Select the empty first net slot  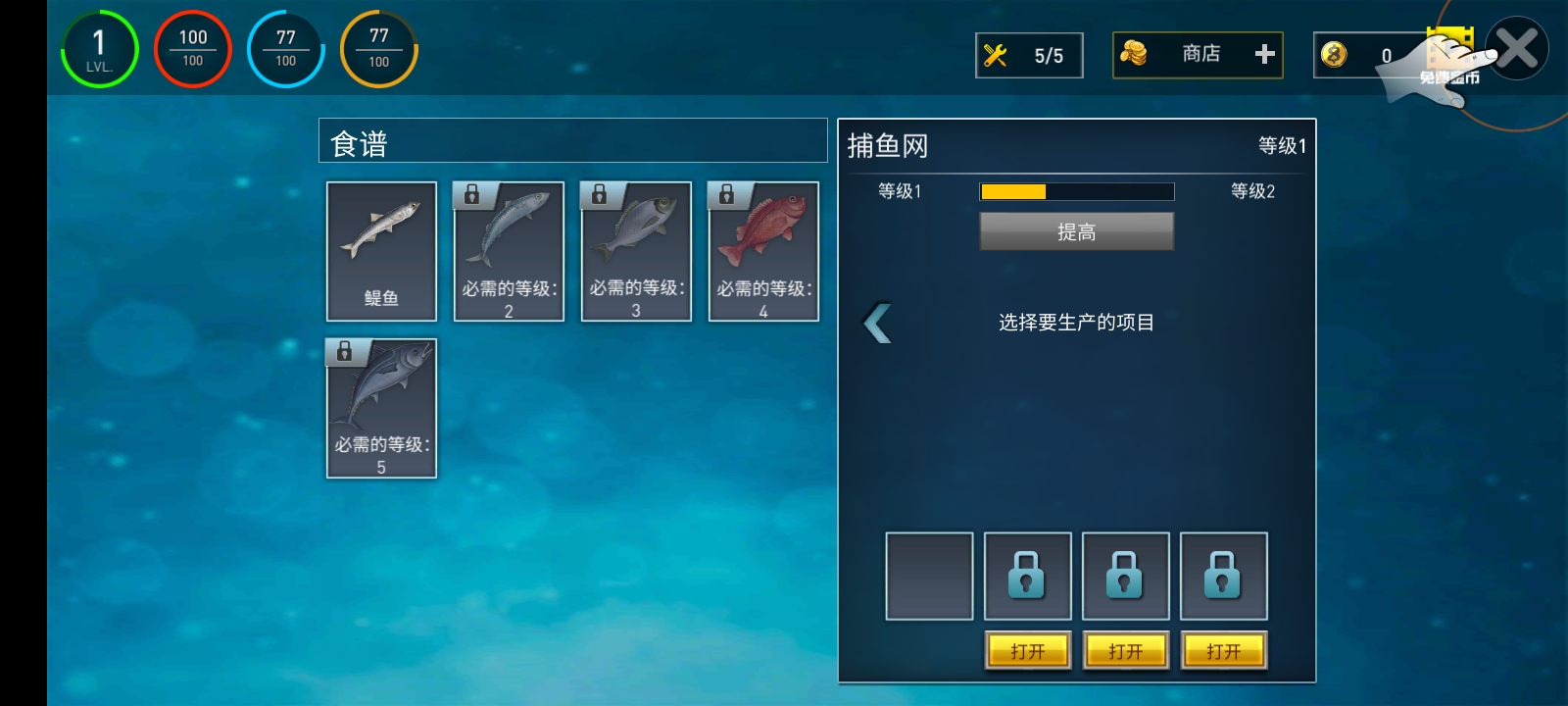click(x=929, y=575)
